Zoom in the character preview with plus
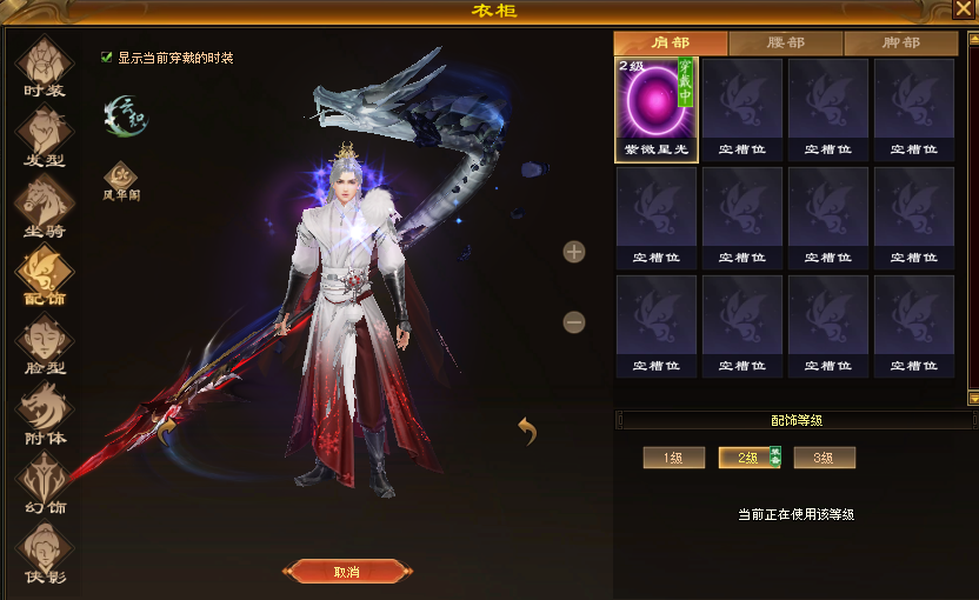The width and height of the screenshot is (979, 600). click(x=574, y=252)
